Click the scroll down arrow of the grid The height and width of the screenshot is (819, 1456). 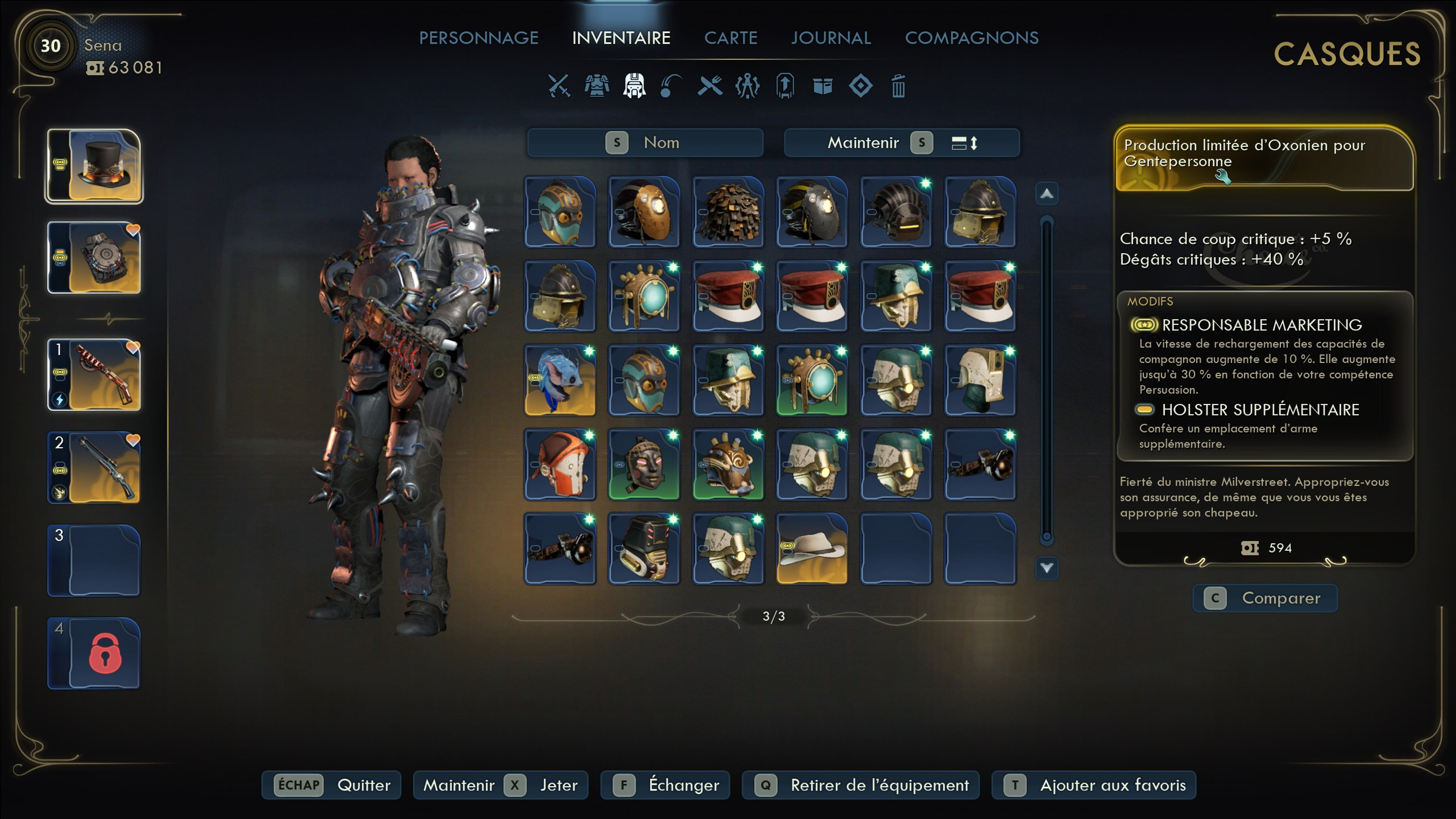[1046, 568]
